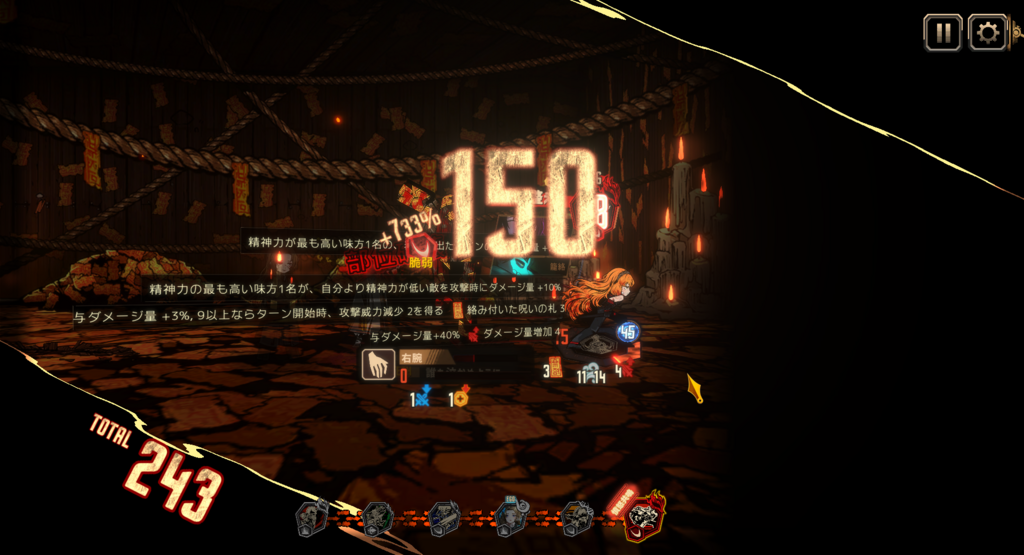Open the gear settings menu

(x=987, y=33)
